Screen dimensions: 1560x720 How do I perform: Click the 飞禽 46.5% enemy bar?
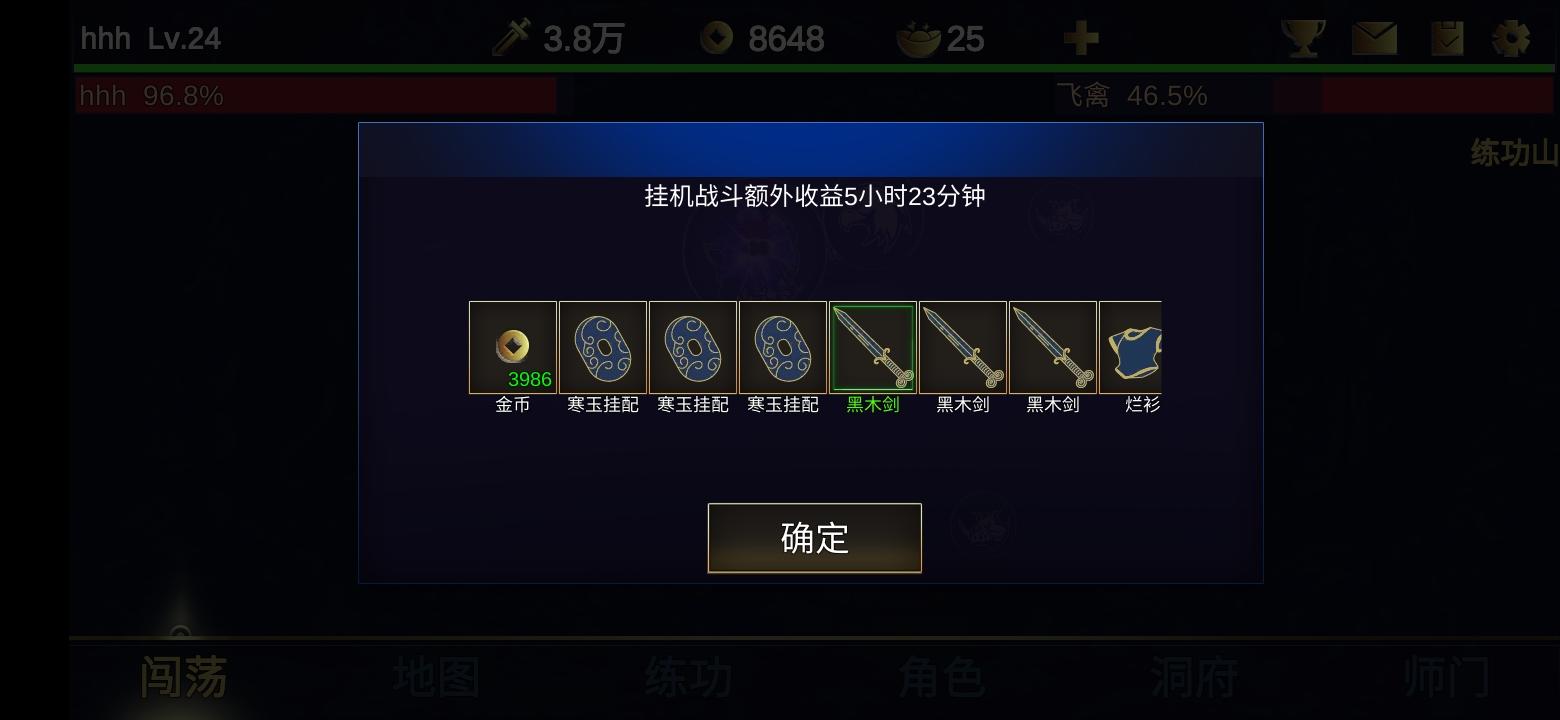pyautogui.click(x=1250, y=95)
